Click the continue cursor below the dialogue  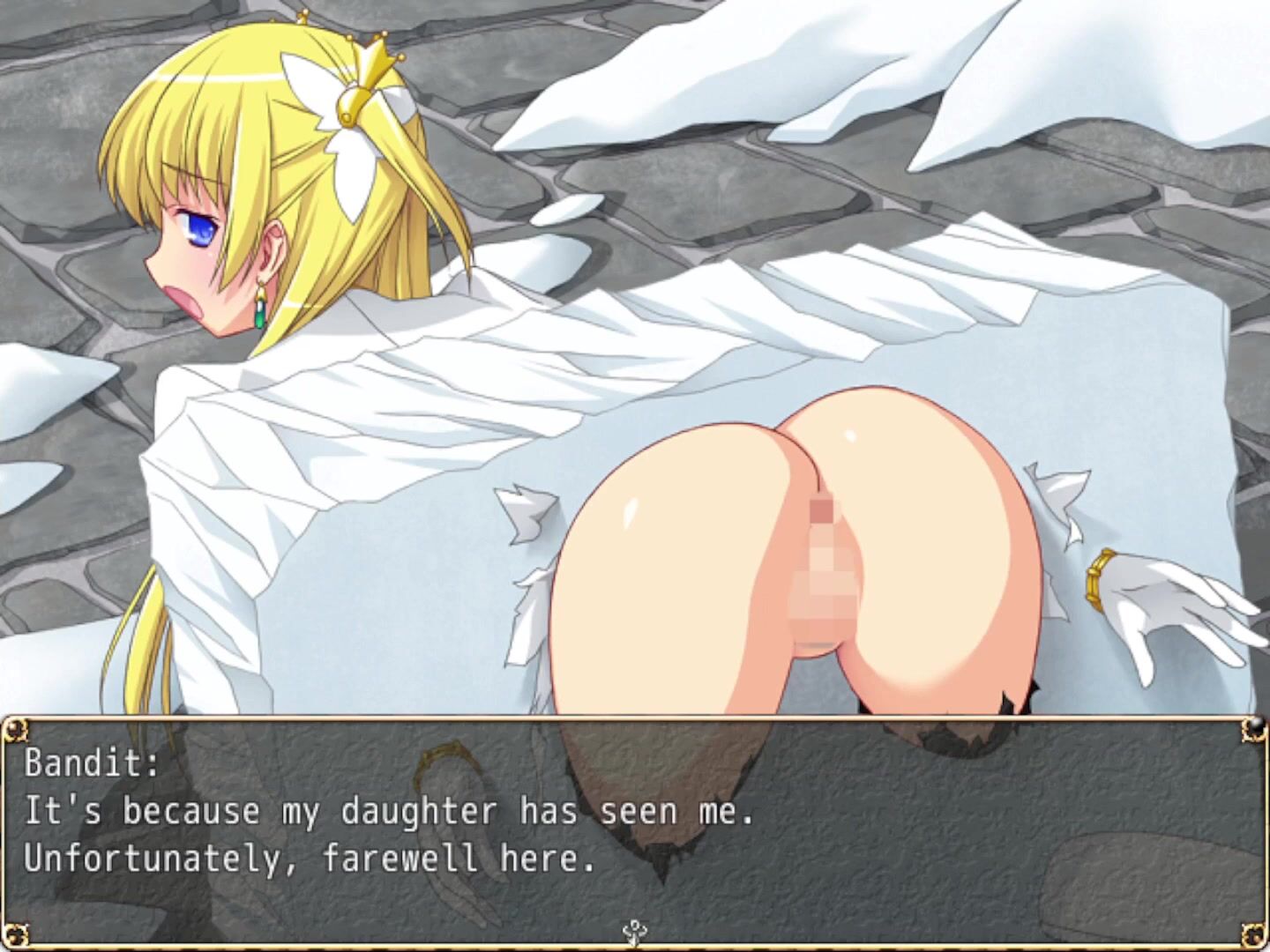click(x=632, y=931)
